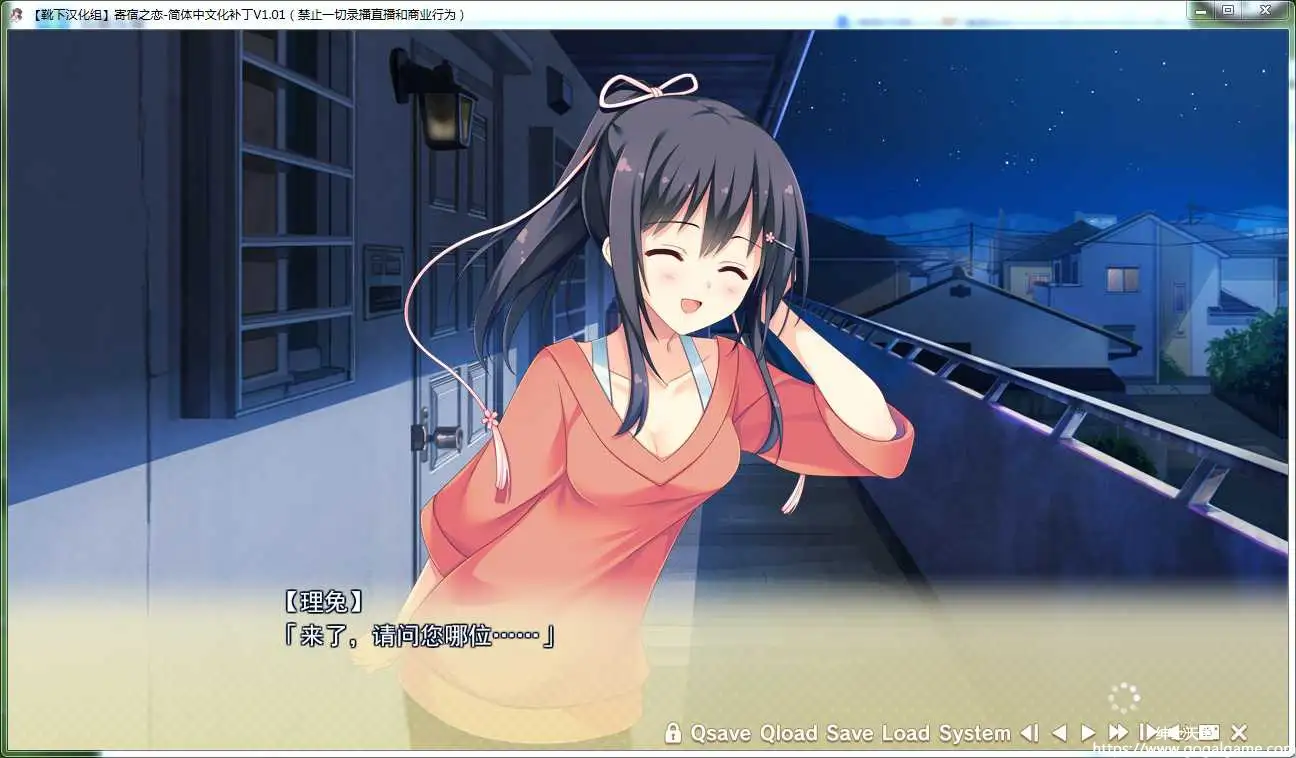Open the System menu
Image resolution: width=1296 pixels, height=758 pixels.
coord(975,732)
